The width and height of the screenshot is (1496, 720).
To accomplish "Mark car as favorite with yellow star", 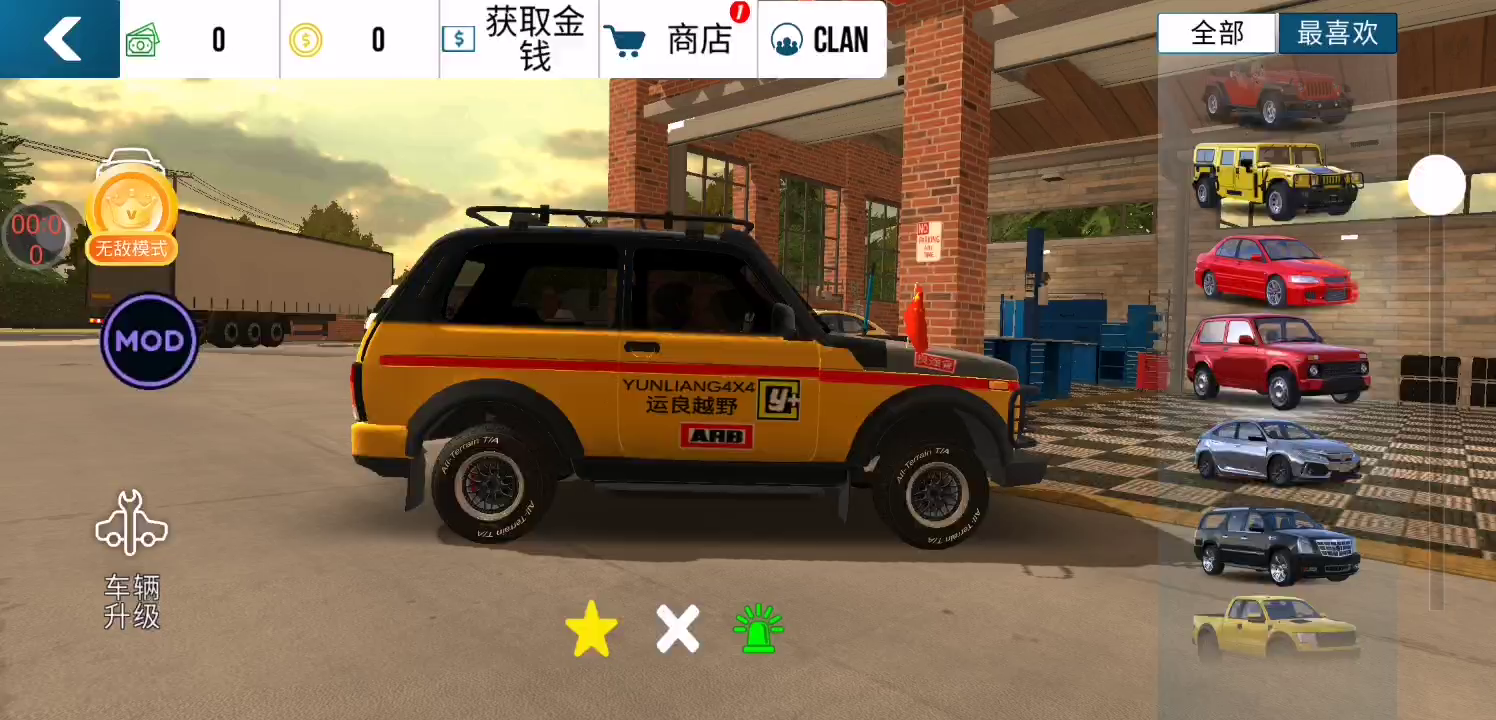I will 591,629.
